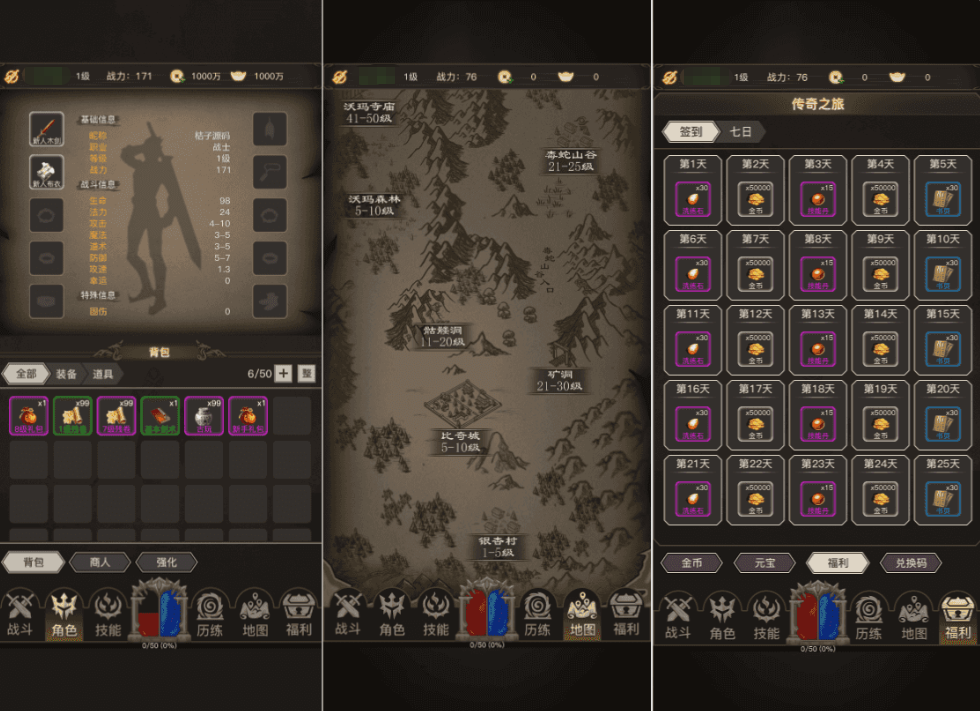Choose the 银杏村 village on the map
The width and height of the screenshot is (980, 711).
coord(495,546)
